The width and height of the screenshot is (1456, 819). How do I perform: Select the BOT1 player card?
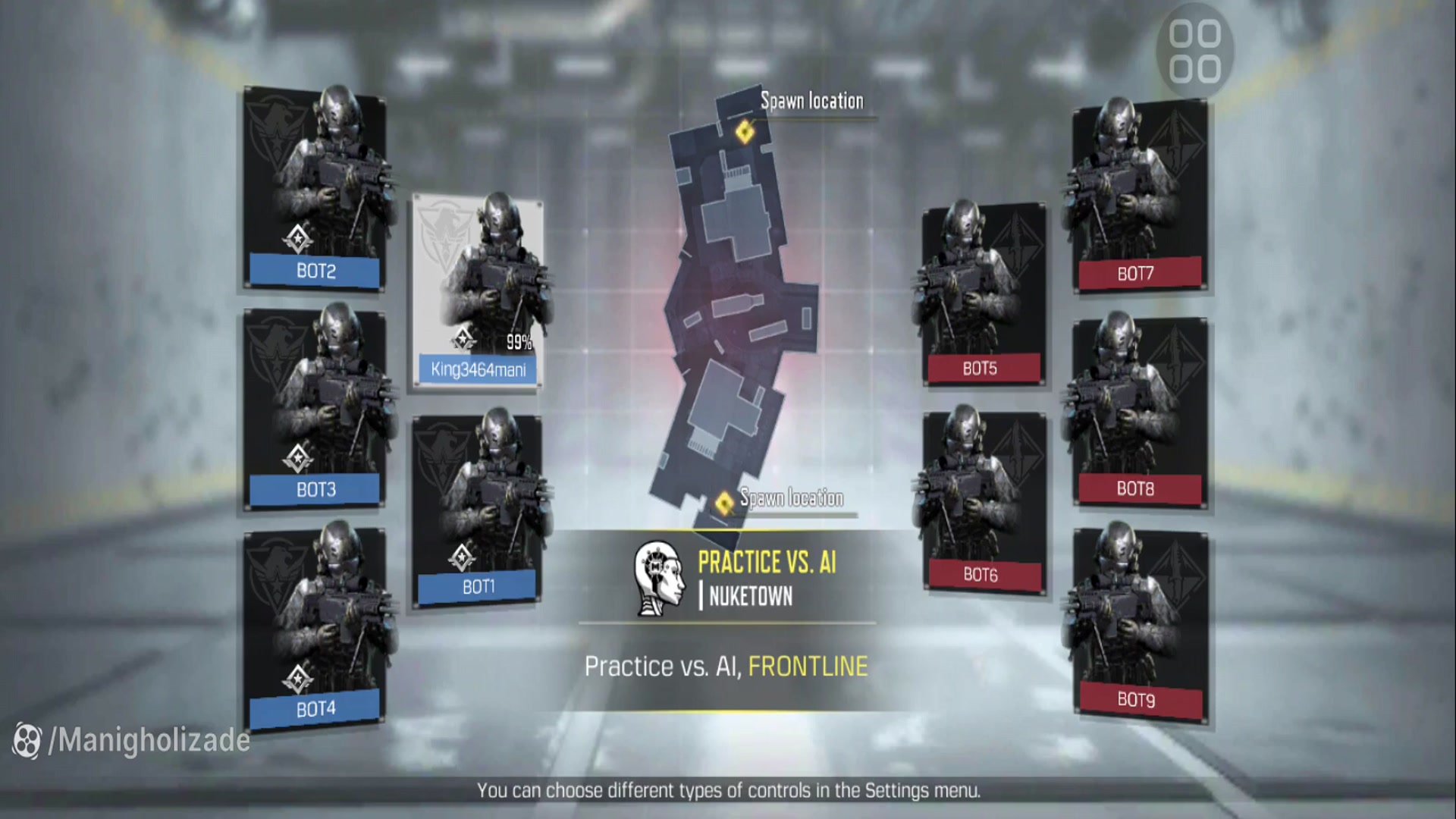(x=478, y=510)
